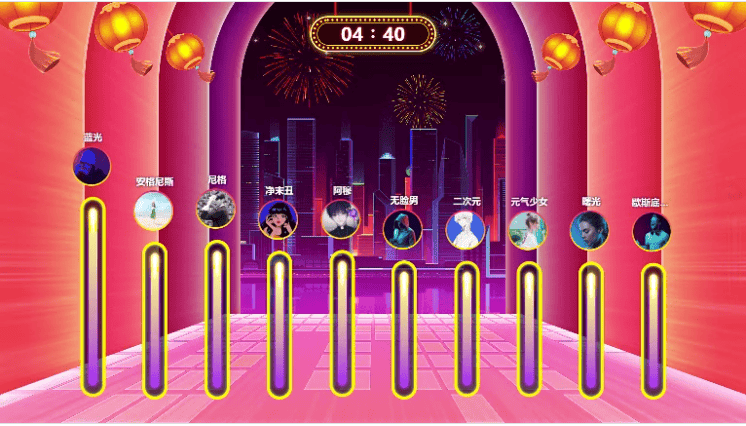Select the 阿怪 player avatar
The image size is (746, 426).
point(341,219)
